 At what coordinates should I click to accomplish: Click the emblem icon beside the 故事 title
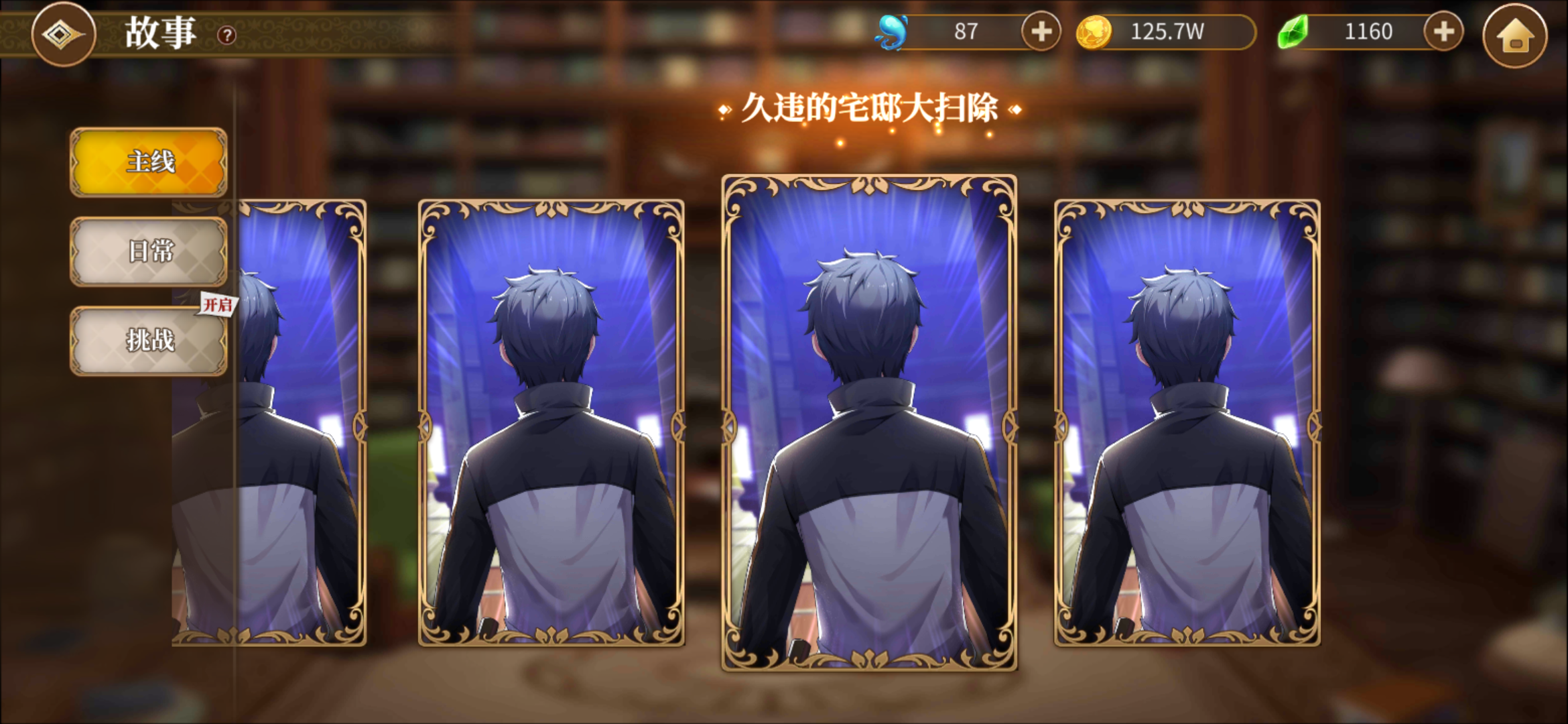pos(62,32)
